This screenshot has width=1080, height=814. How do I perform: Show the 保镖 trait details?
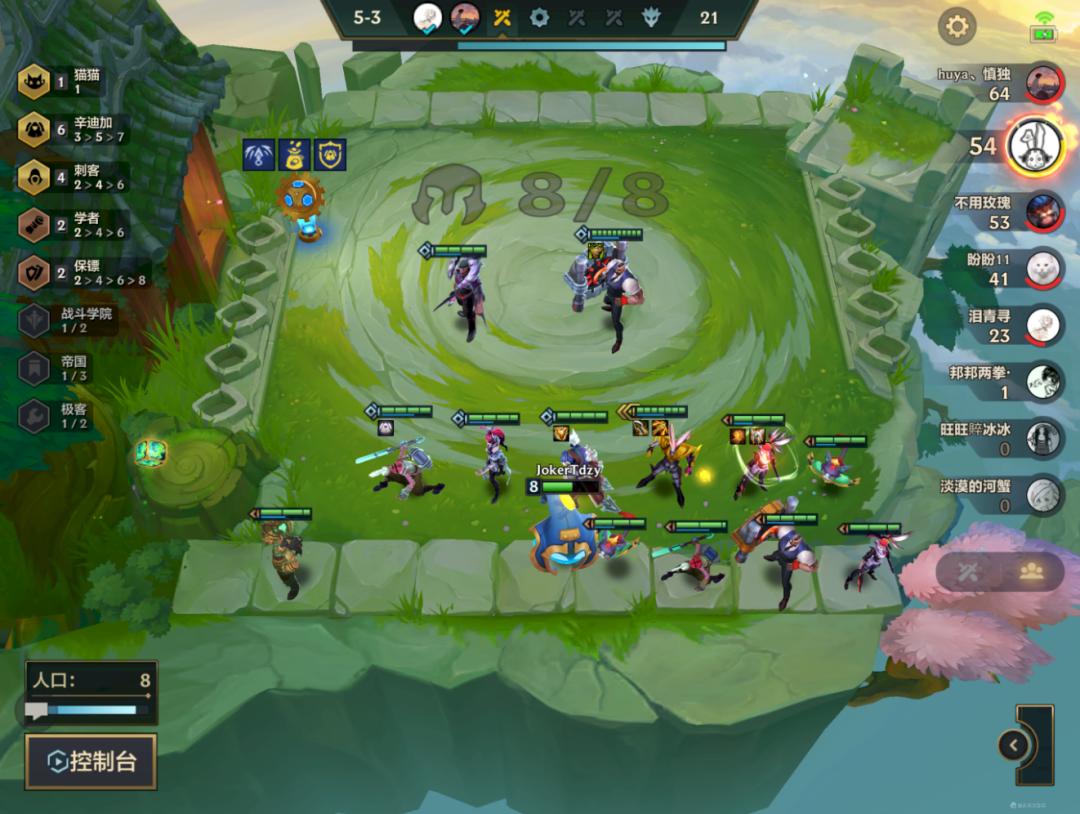(x=35, y=272)
